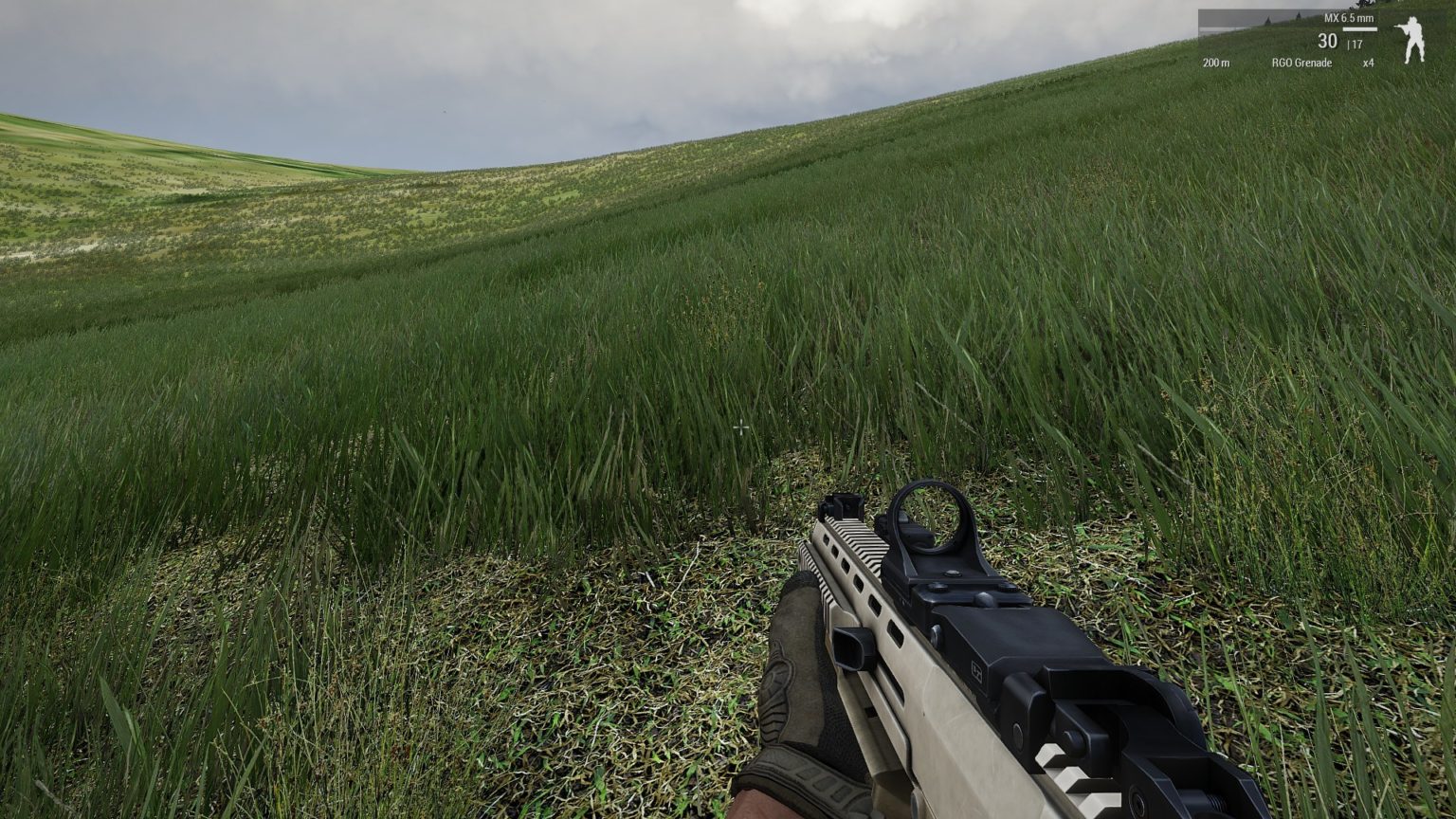Image resolution: width=1456 pixels, height=819 pixels.
Task: Click the RGO Grenade ammo entry
Action: 1302,63
